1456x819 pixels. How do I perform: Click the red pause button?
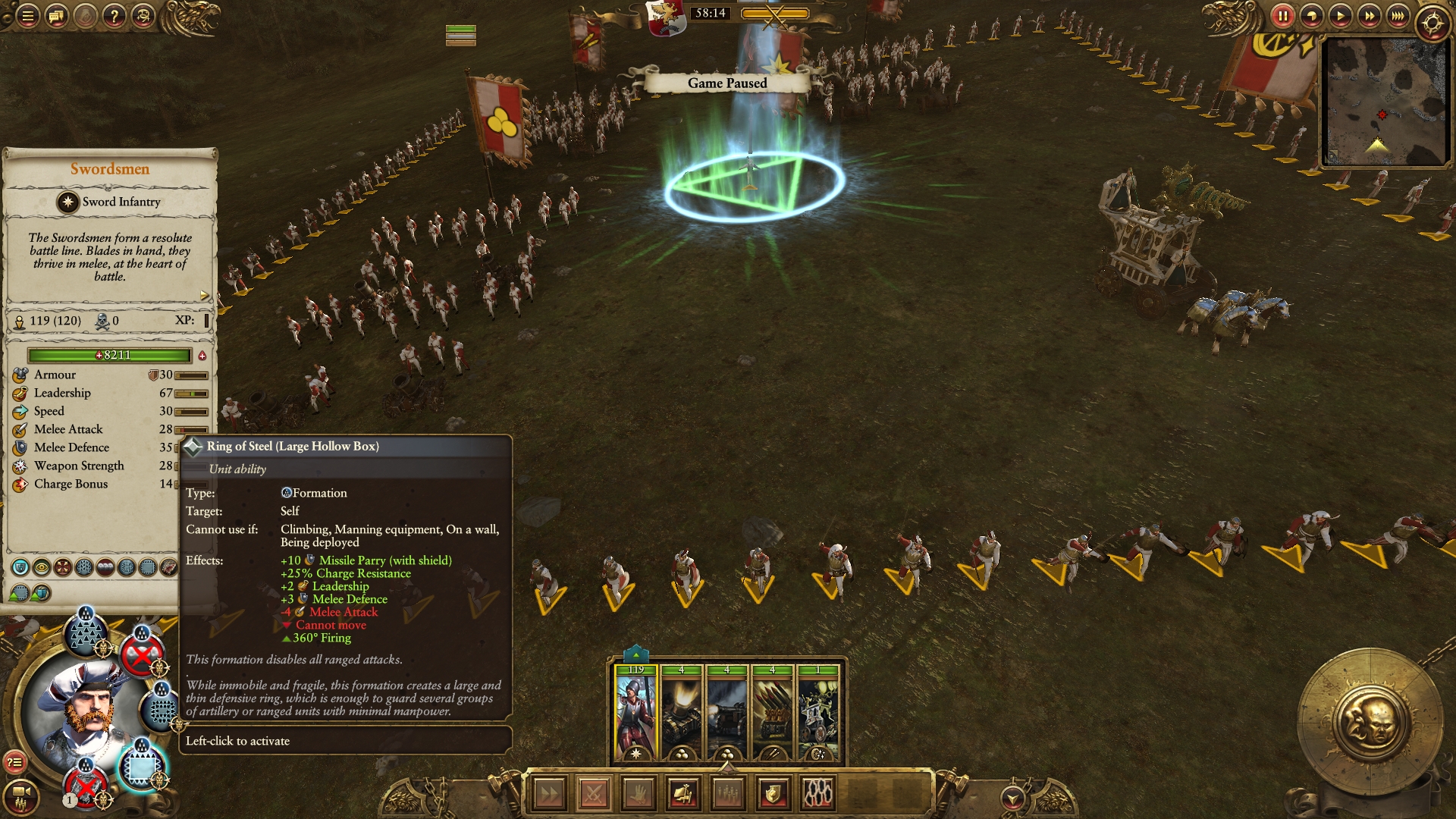pyautogui.click(x=1282, y=16)
